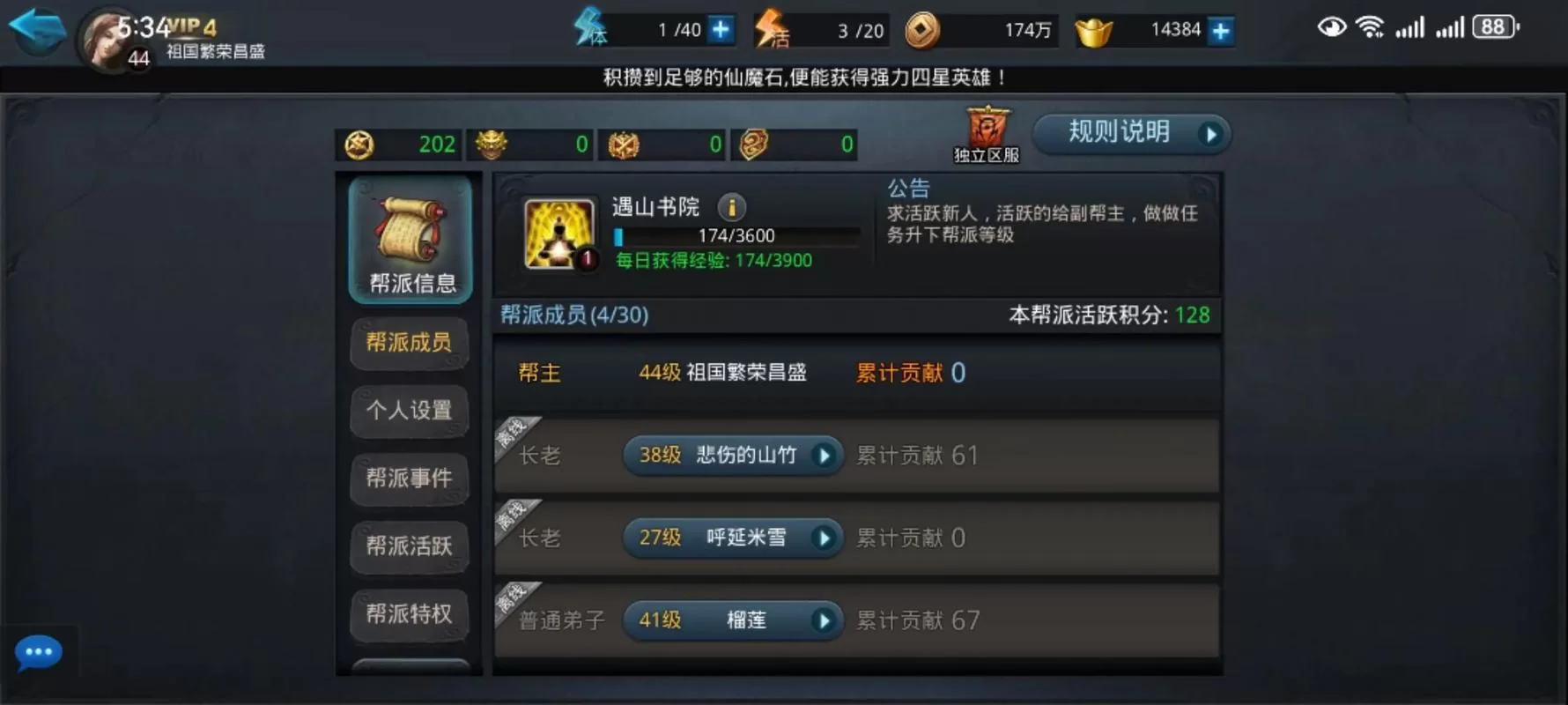Click the gold ingot icon showing 14384
1568x705 pixels.
(x=1095, y=28)
